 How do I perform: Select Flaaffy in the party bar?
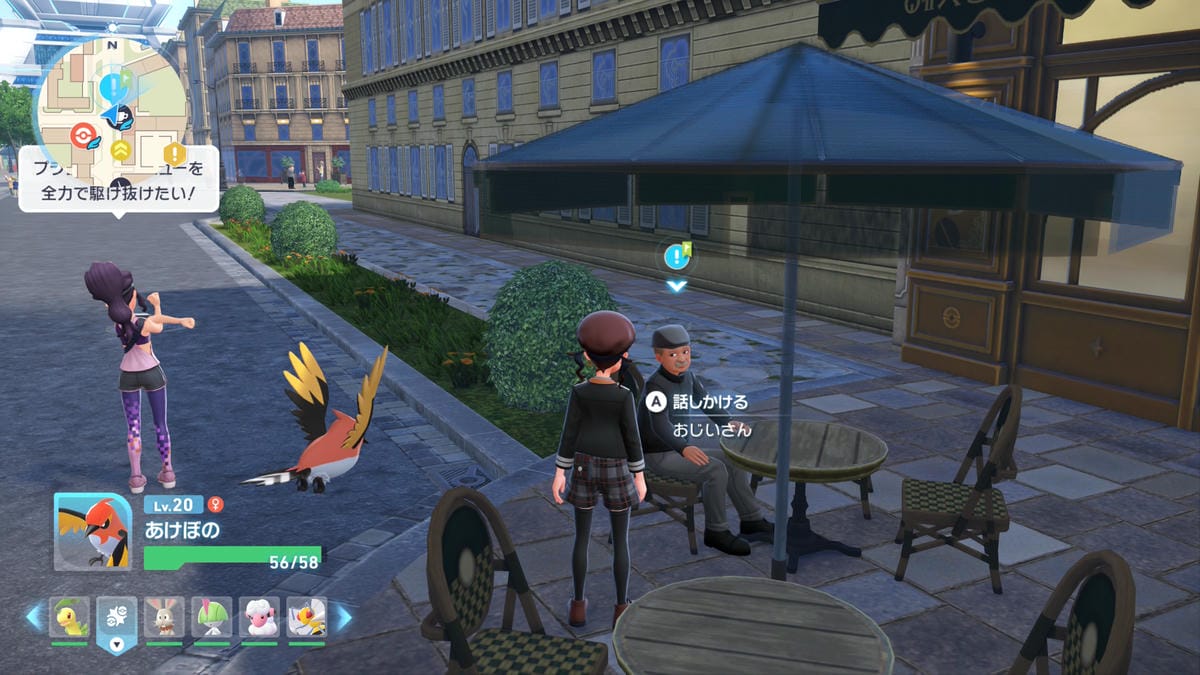[259, 618]
